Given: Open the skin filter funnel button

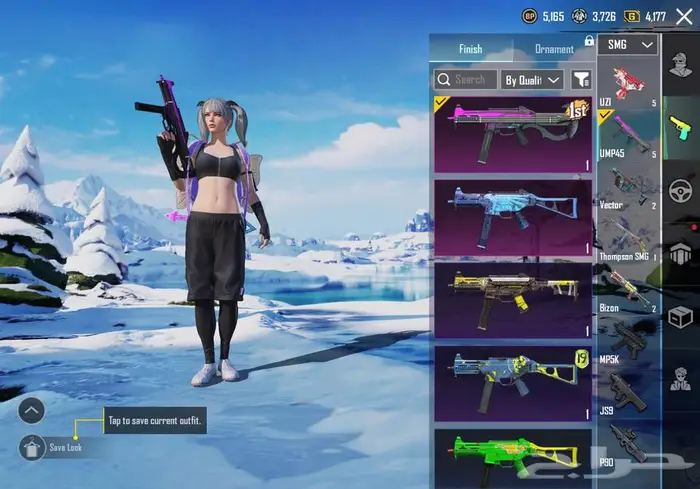Looking at the screenshot, I should (x=581, y=79).
